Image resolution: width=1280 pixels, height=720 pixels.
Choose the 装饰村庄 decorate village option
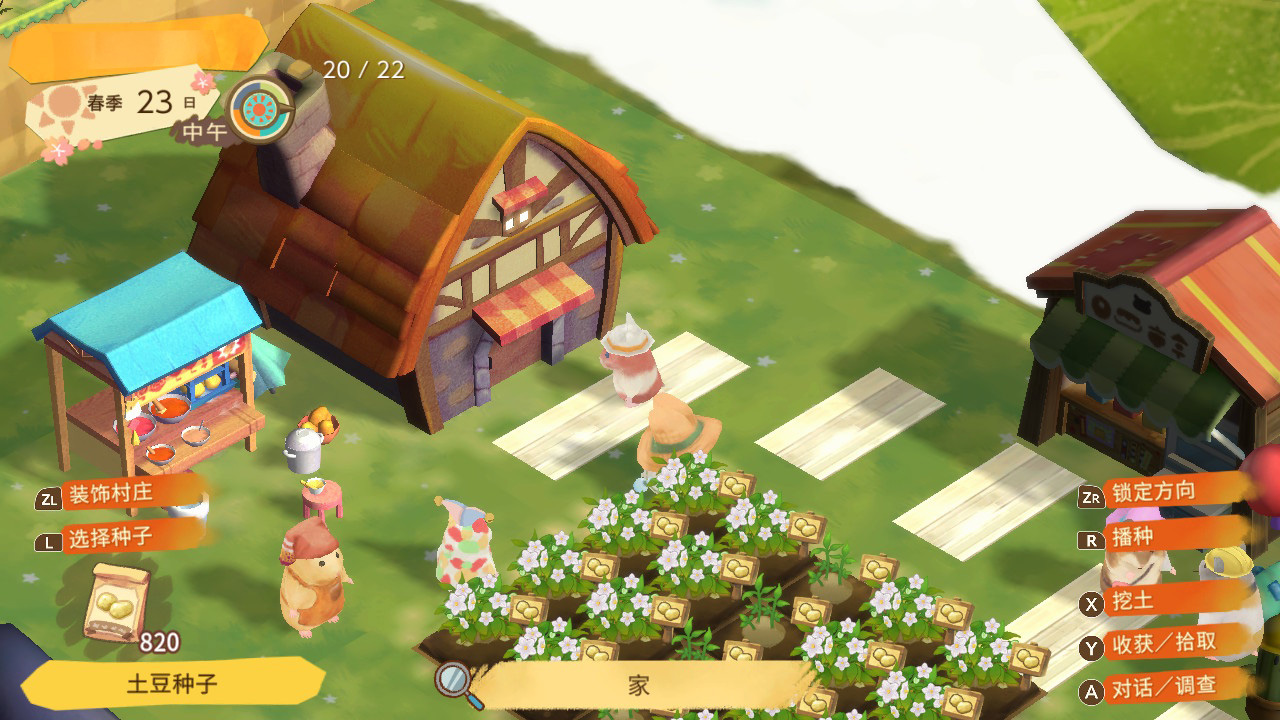click(x=121, y=495)
